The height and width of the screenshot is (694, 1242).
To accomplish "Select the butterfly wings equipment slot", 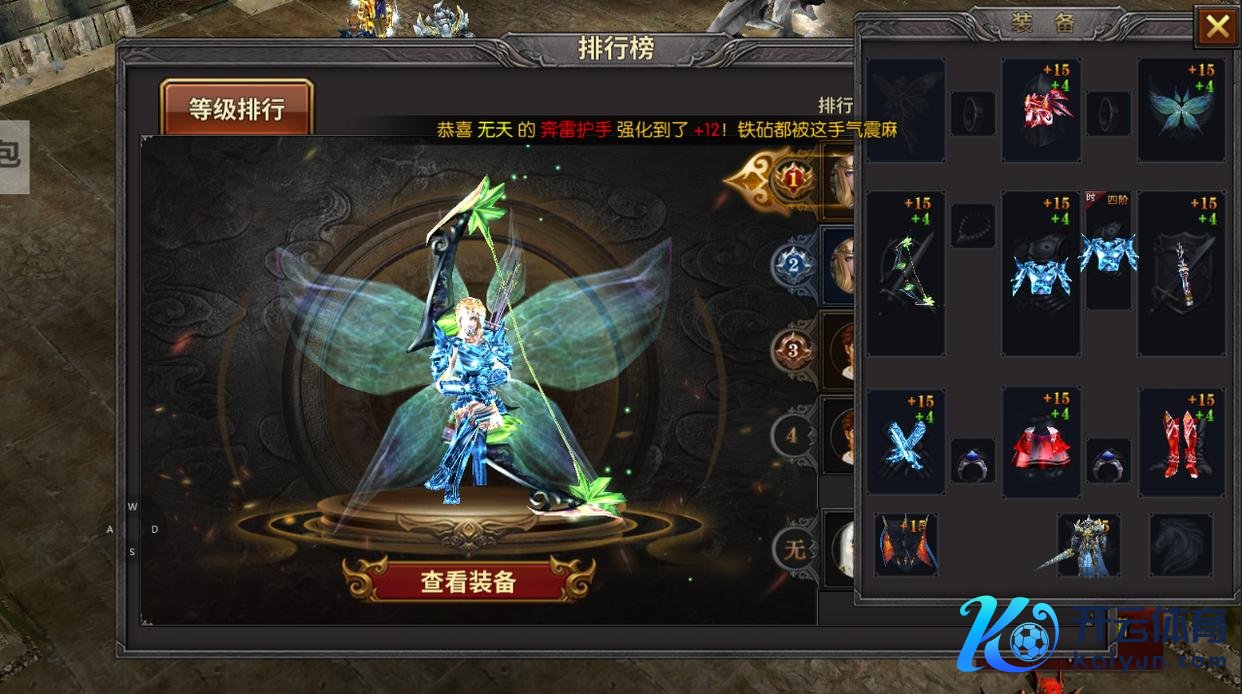I will (1181, 109).
